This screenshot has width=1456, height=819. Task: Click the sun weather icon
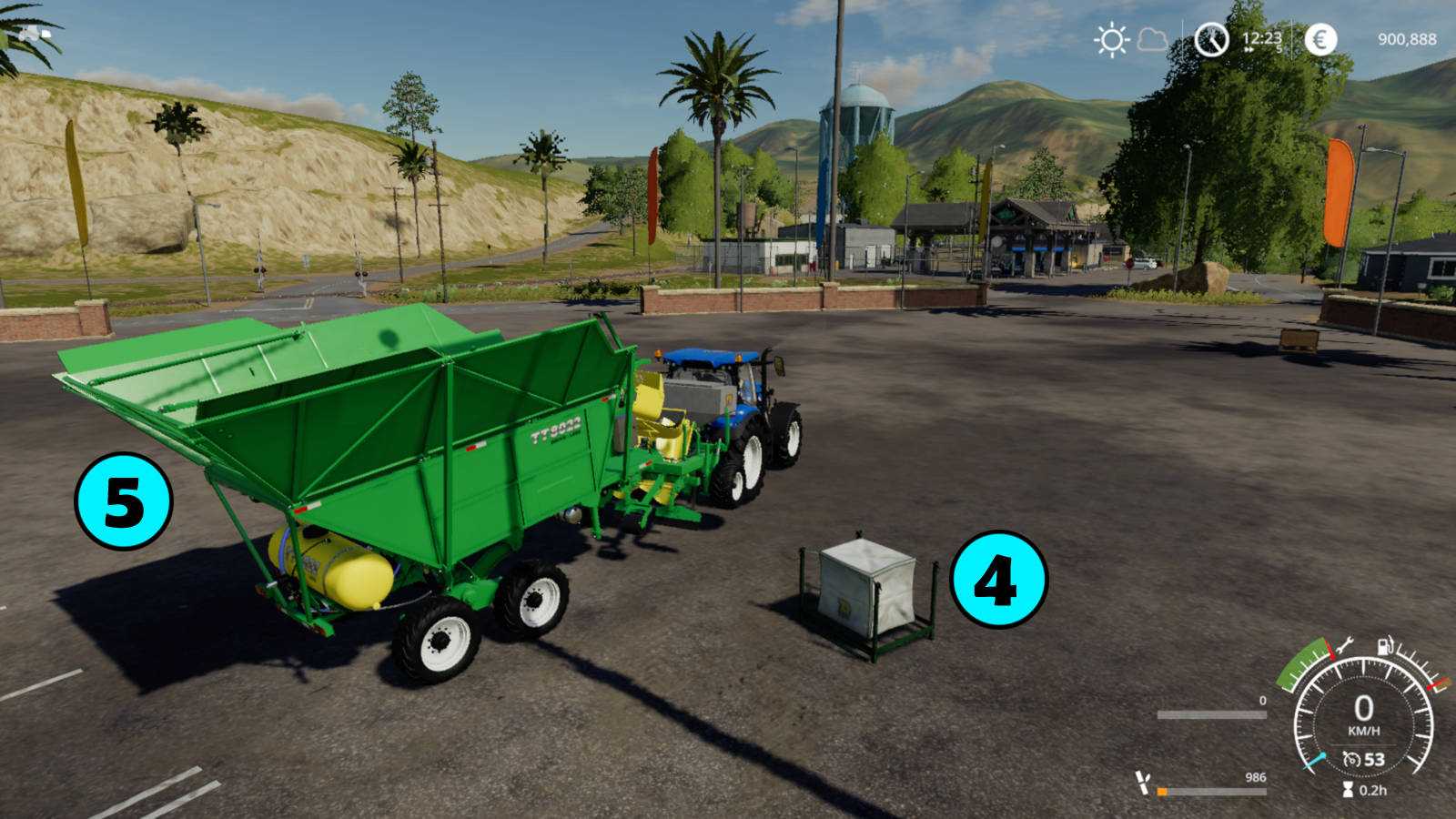click(x=1111, y=40)
